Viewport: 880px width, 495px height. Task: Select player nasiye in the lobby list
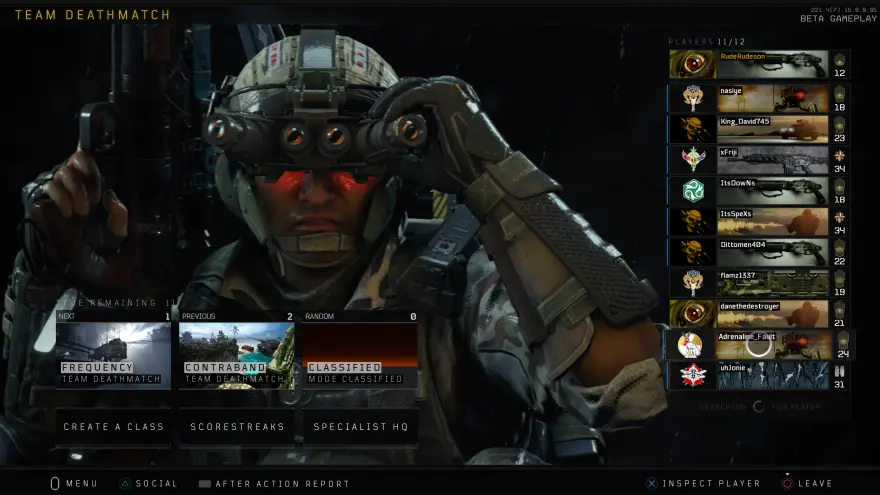click(x=760, y=98)
